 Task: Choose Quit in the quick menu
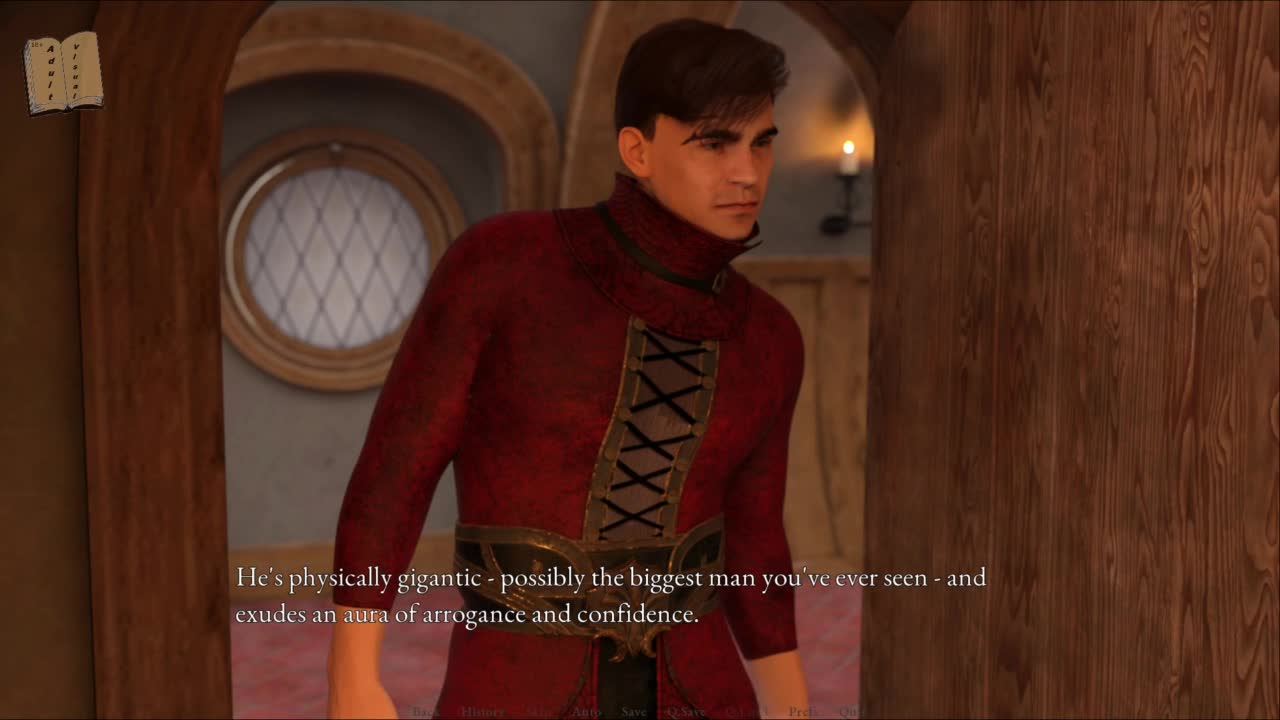pyautogui.click(x=850, y=712)
